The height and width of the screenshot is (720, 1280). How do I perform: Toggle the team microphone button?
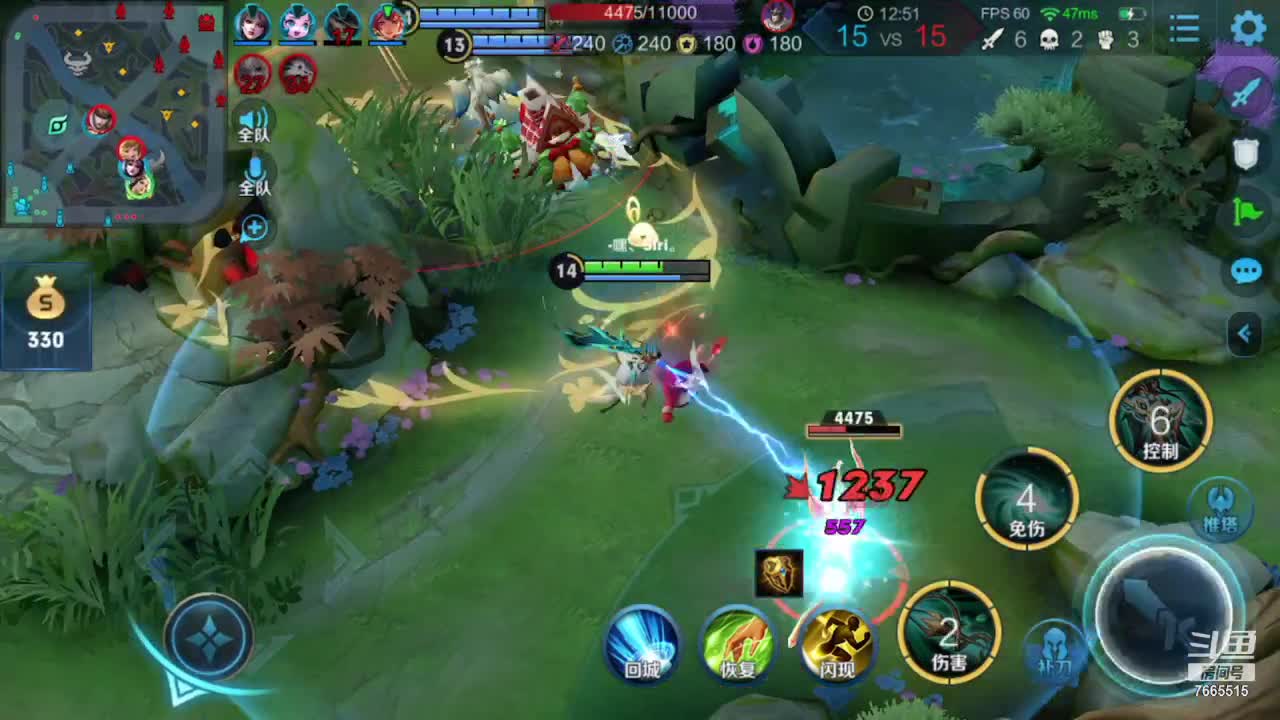click(254, 175)
